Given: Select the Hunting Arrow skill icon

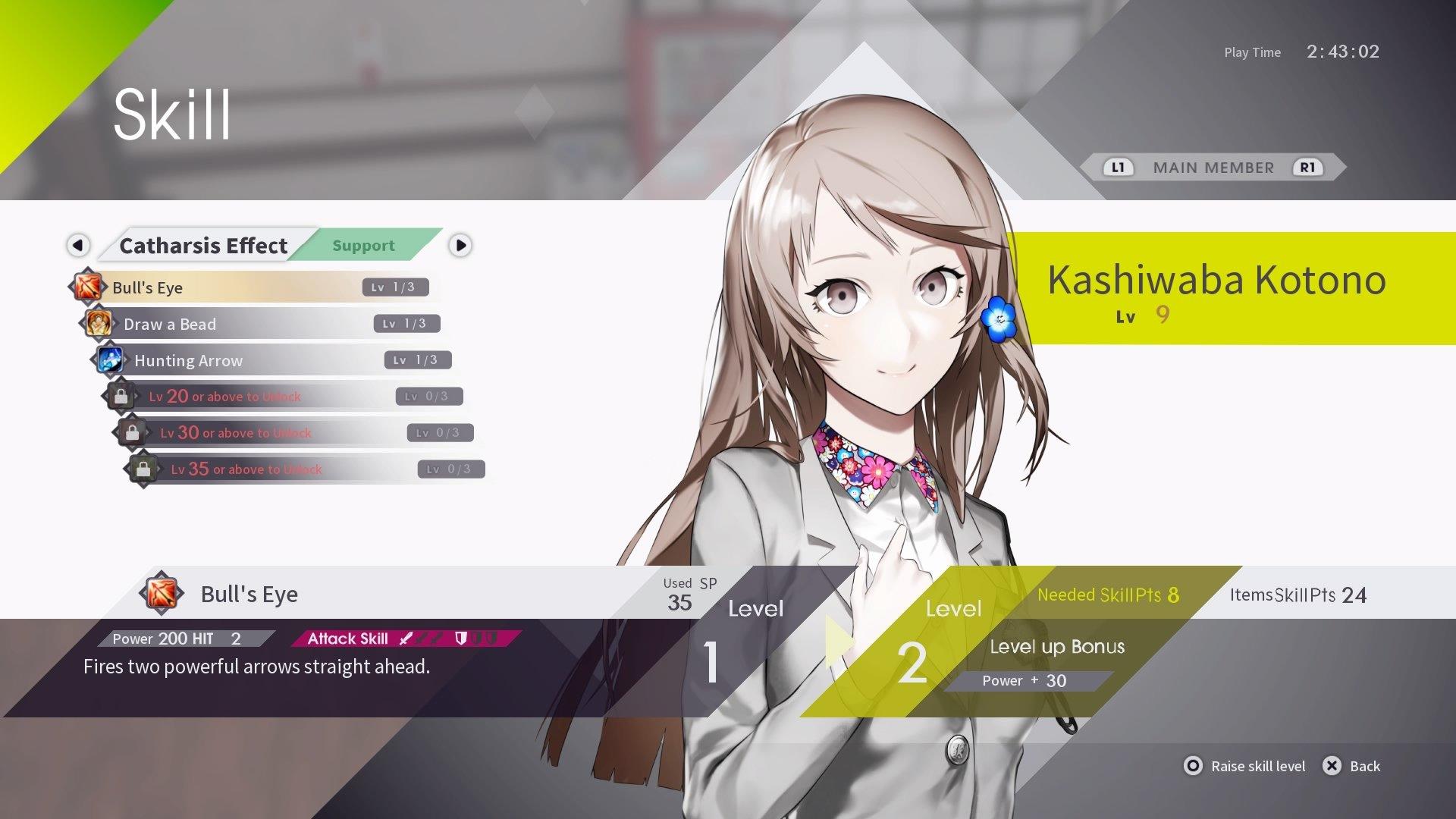Looking at the screenshot, I should pyautogui.click(x=111, y=360).
